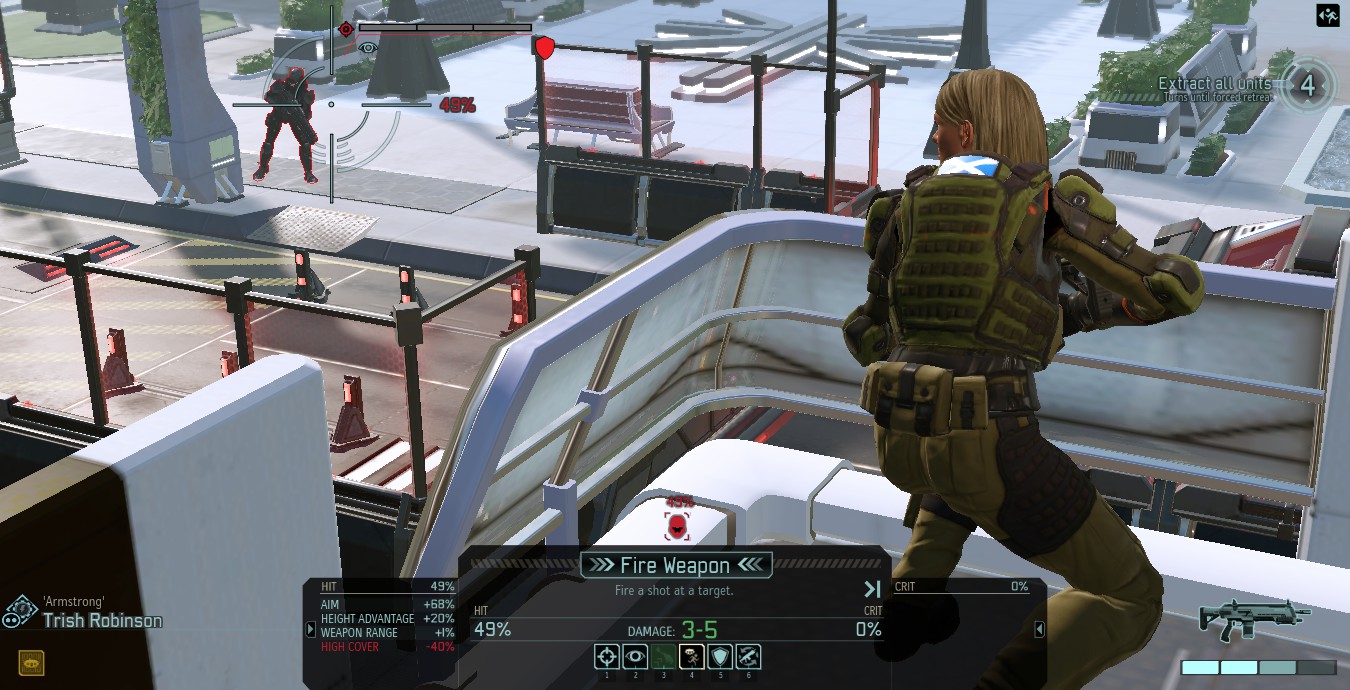Confirm the Fire Weapon action

pos(675,566)
